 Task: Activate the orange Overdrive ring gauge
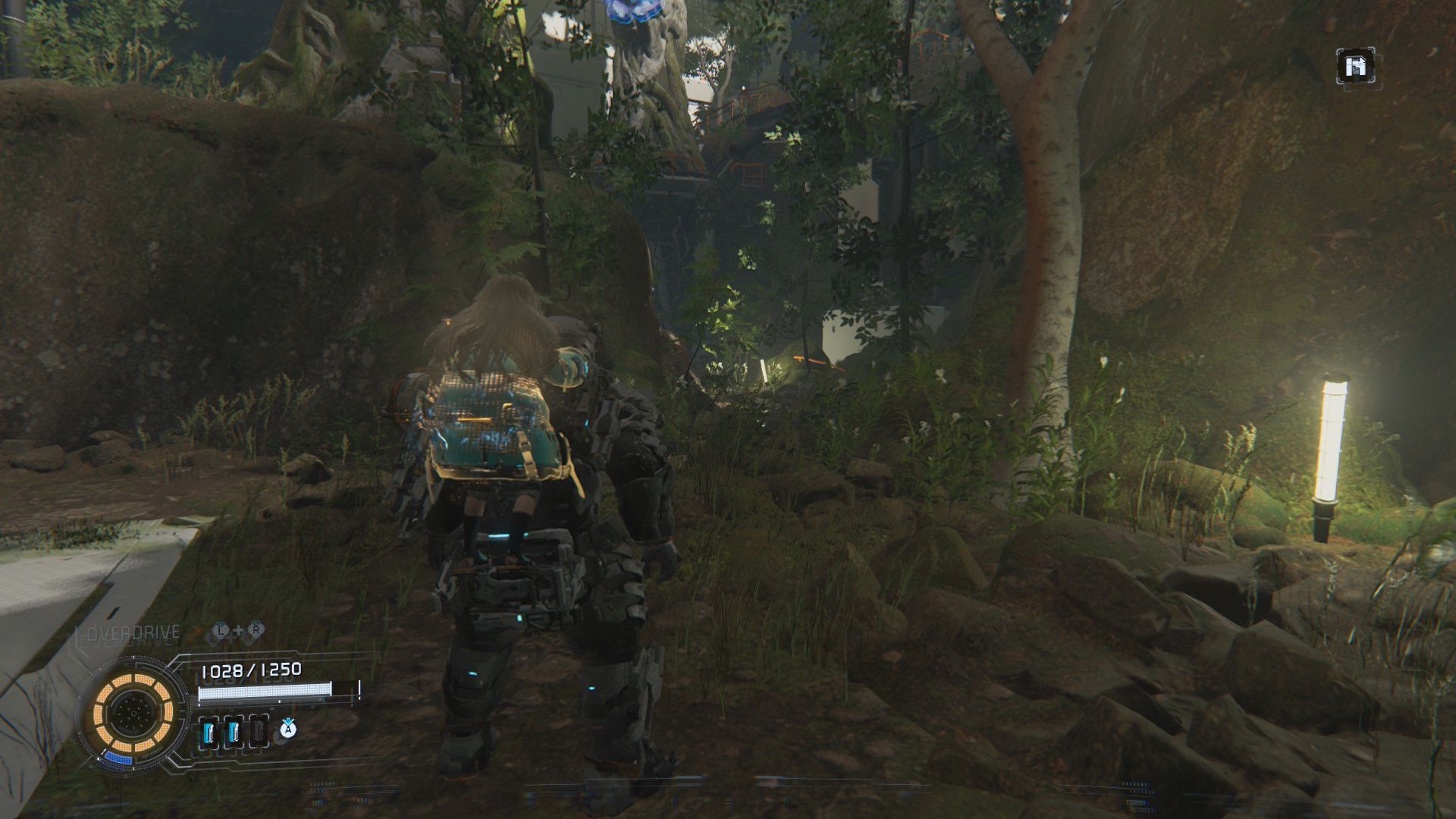pyautogui.click(x=133, y=712)
